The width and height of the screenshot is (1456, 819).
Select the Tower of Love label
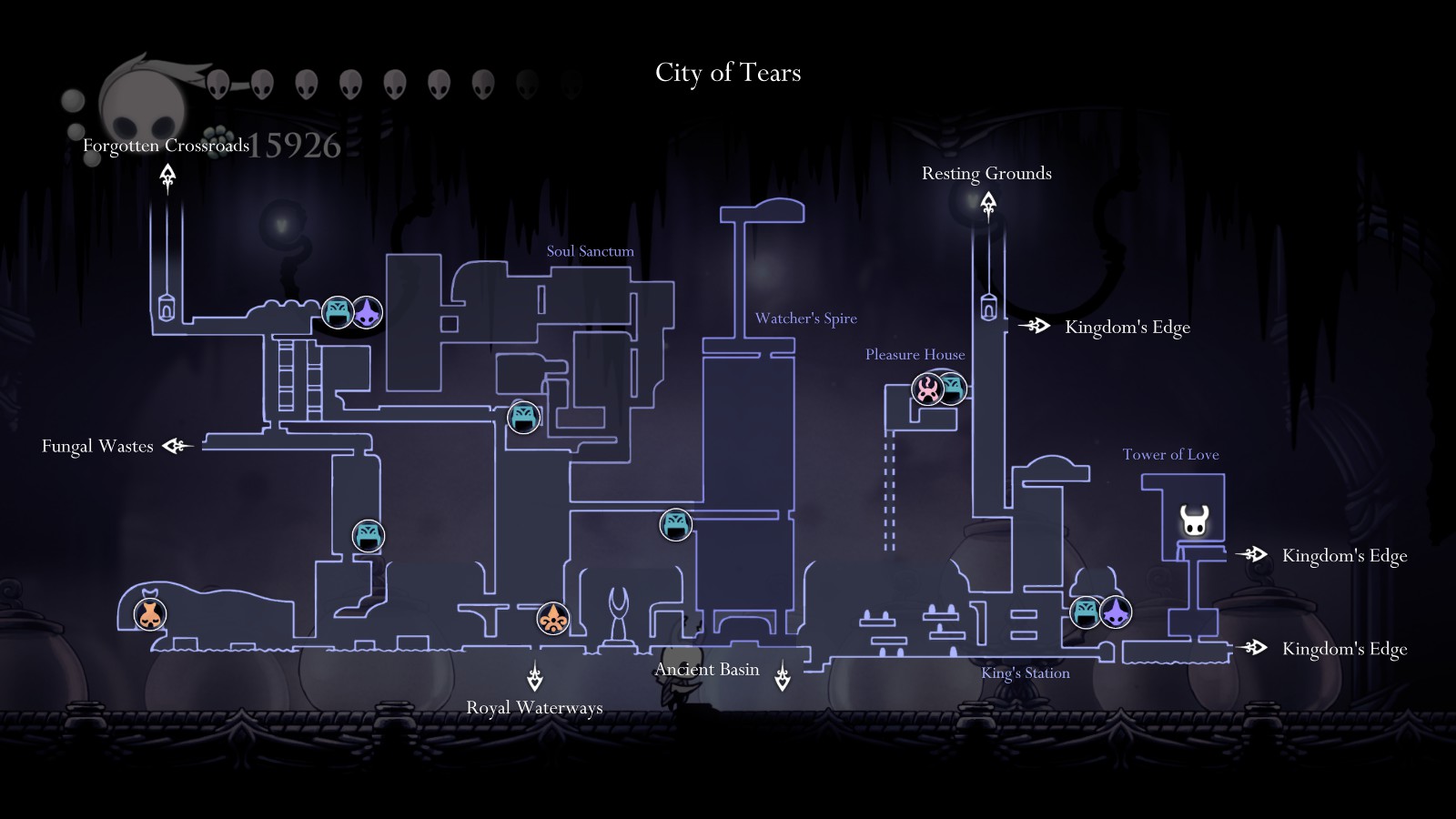click(1170, 454)
